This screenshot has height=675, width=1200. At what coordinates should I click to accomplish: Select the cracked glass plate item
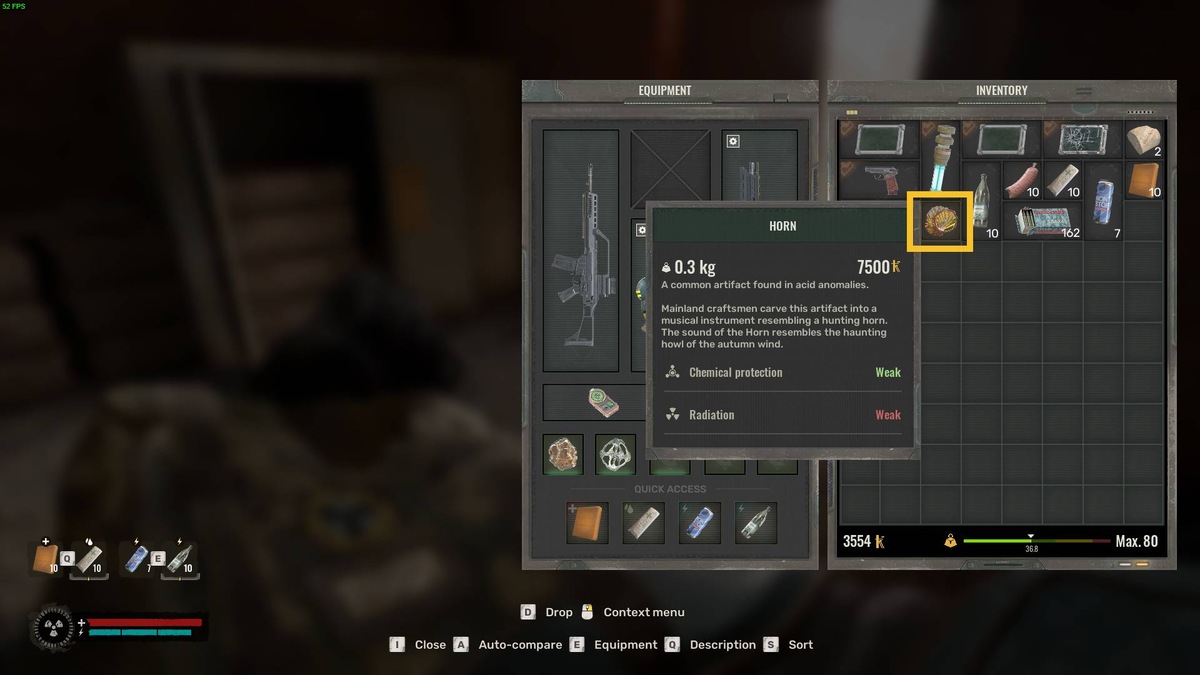tap(1081, 140)
